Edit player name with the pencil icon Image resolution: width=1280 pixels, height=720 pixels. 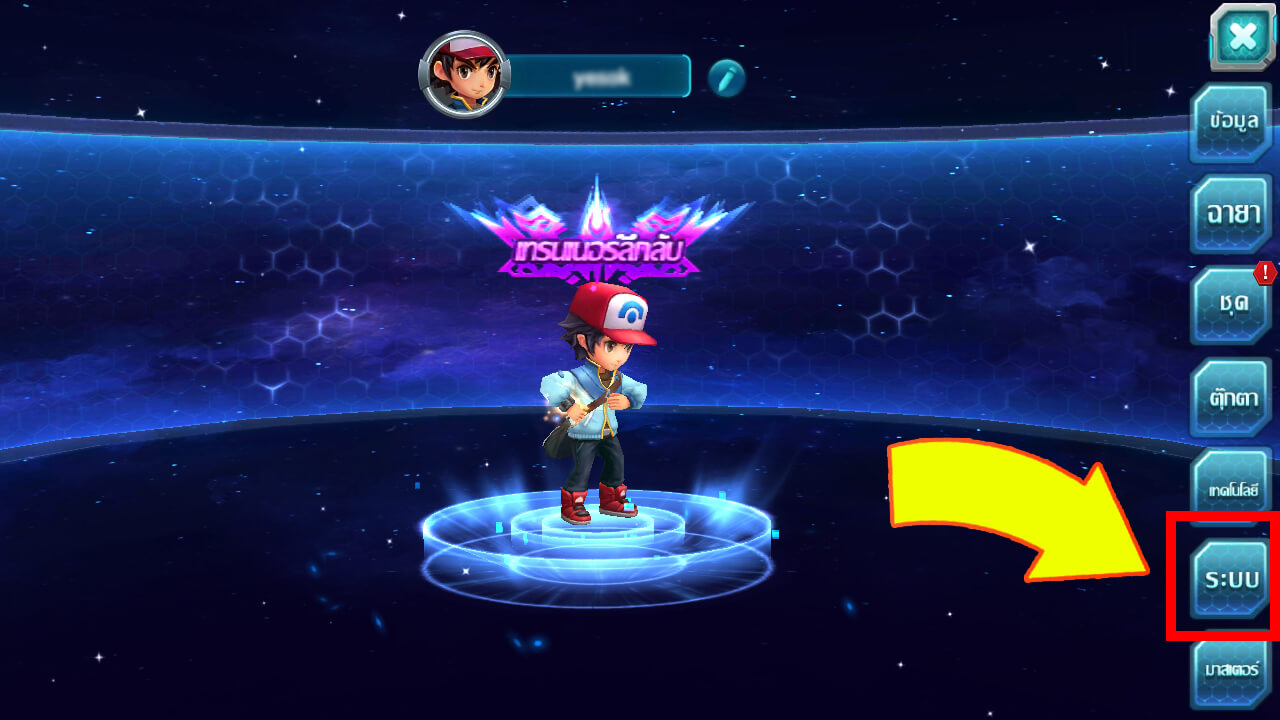pos(727,77)
